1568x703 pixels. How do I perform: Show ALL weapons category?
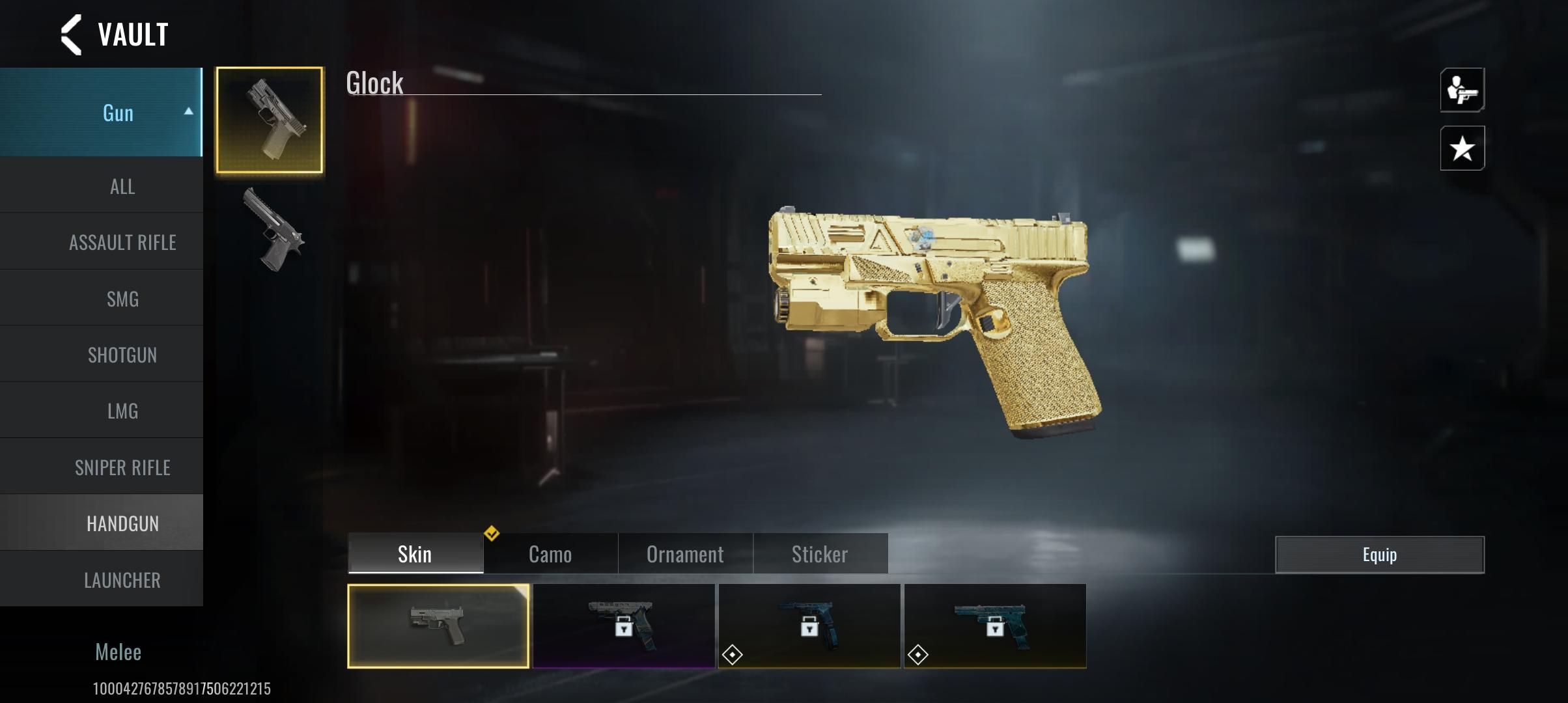[122, 187]
